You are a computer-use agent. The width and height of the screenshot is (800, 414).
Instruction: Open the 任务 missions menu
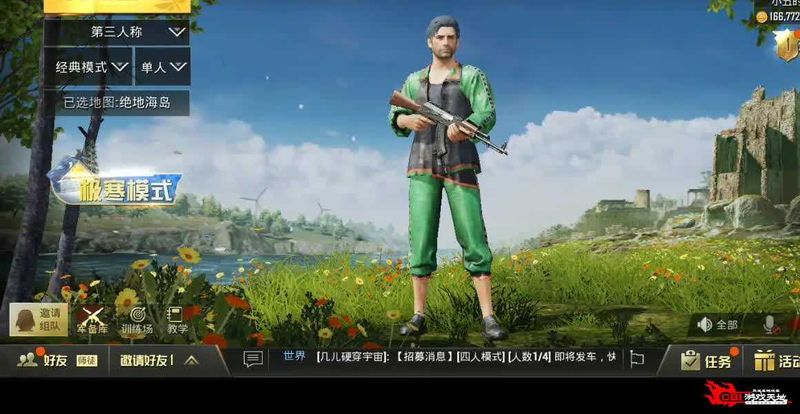[x=706, y=360]
